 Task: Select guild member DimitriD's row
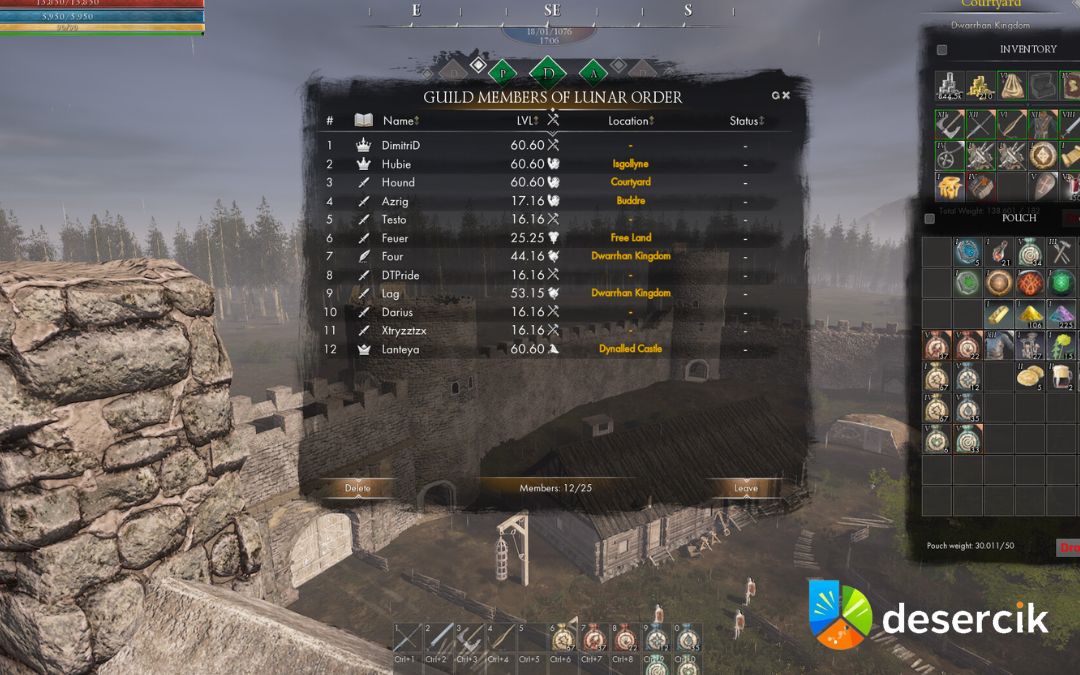[x=401, y=145]
